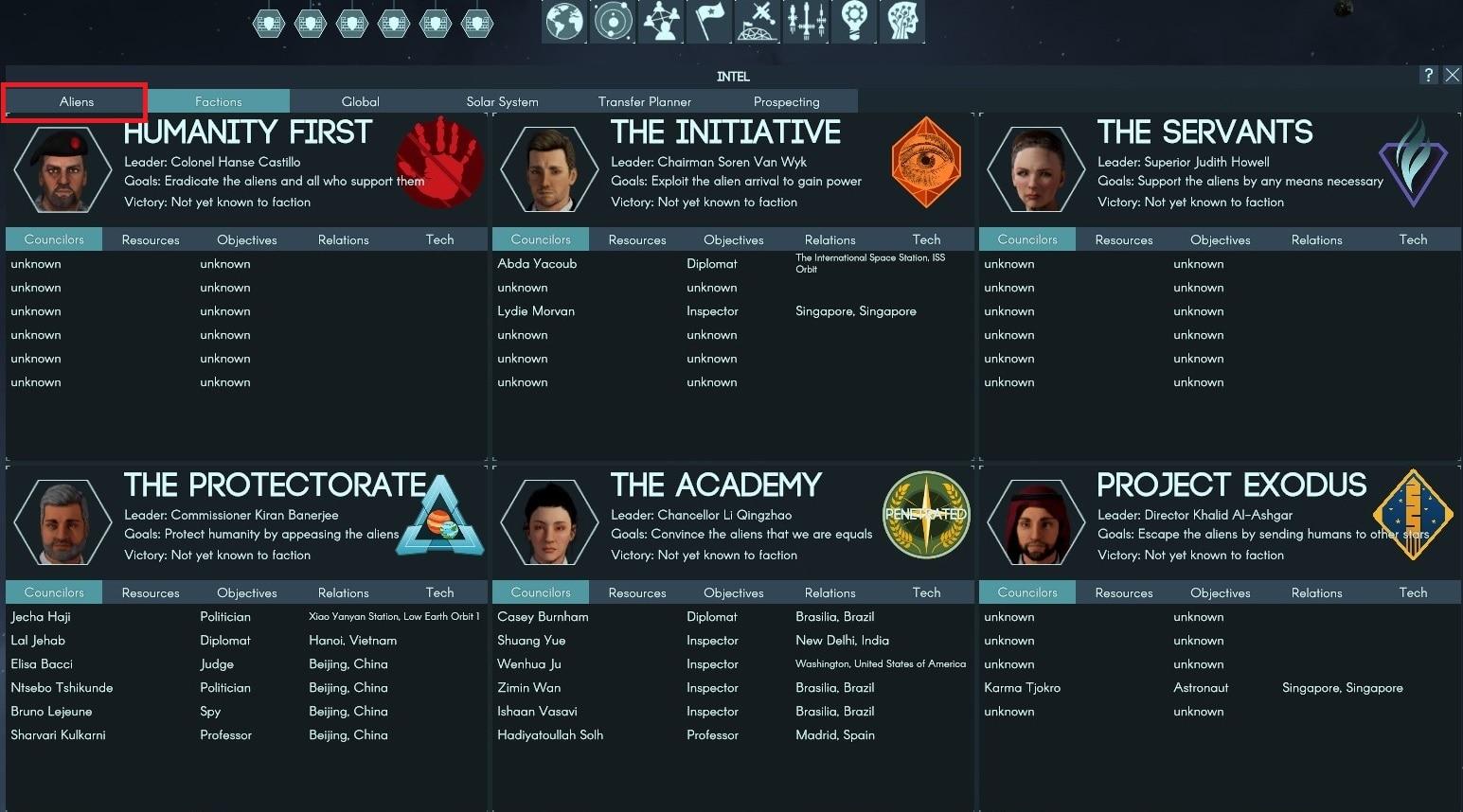Open the Global intel tab
The width and height of the screenshot is (1463, 812).
pos(360,102)
